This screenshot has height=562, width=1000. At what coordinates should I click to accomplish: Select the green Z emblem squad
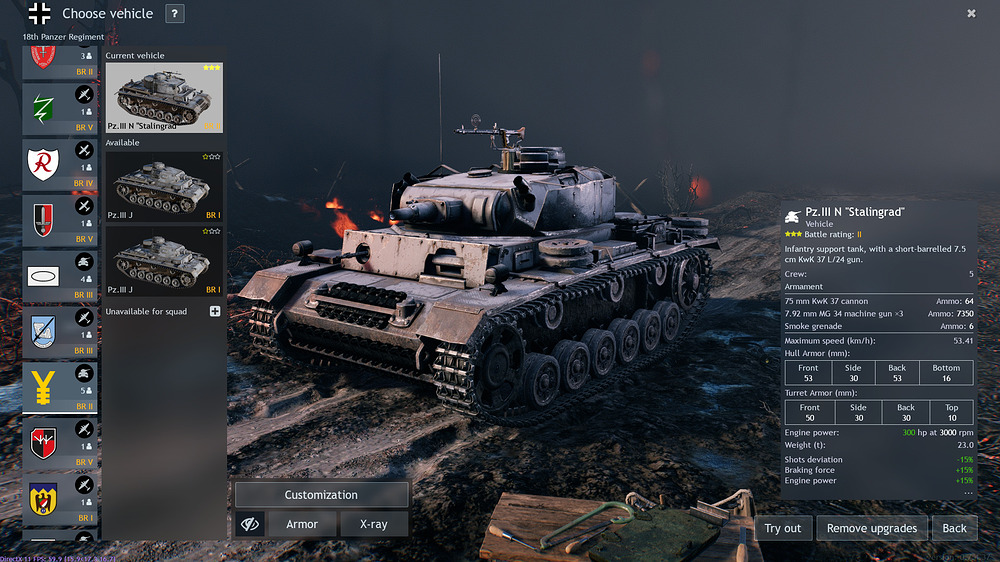tap(60, 108)
